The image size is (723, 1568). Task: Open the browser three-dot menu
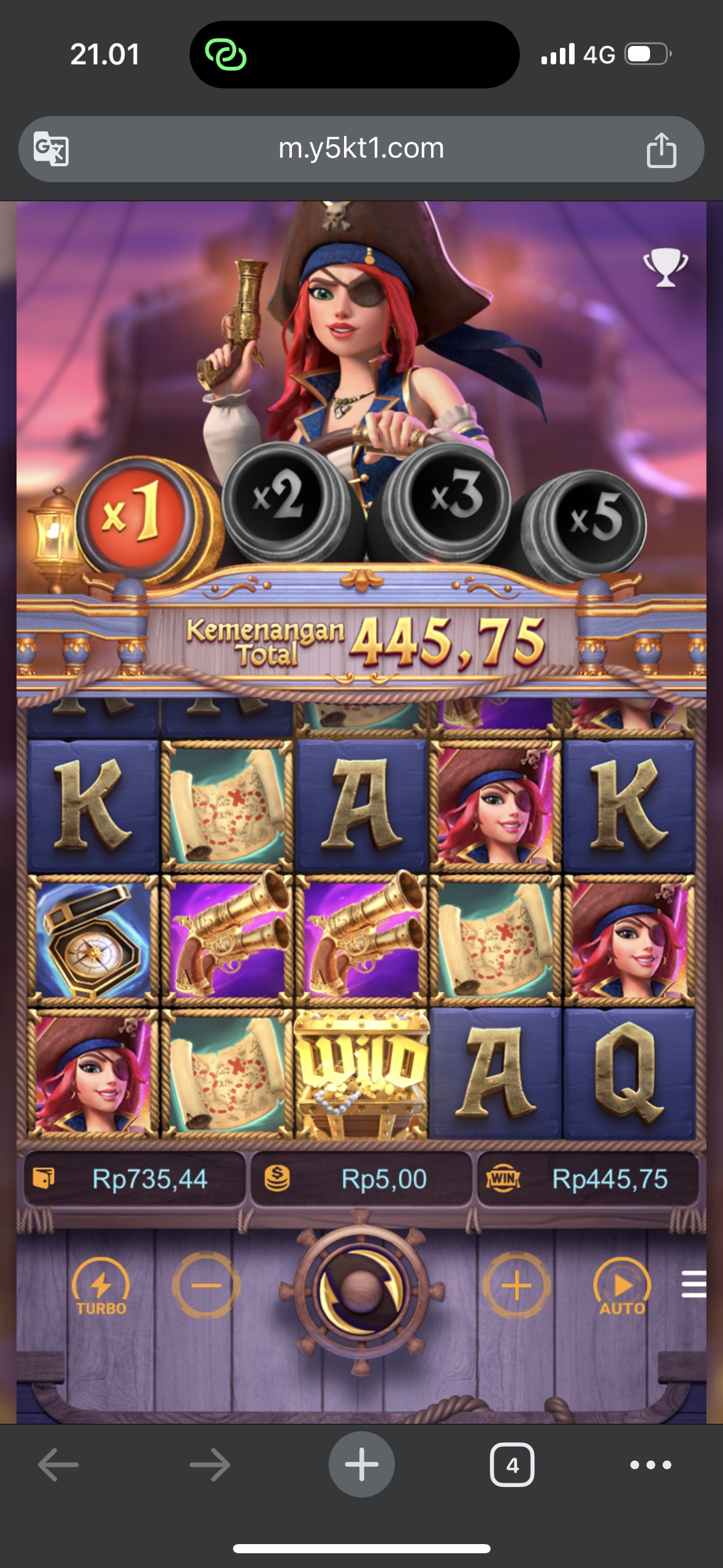(x=651, y=1465)
